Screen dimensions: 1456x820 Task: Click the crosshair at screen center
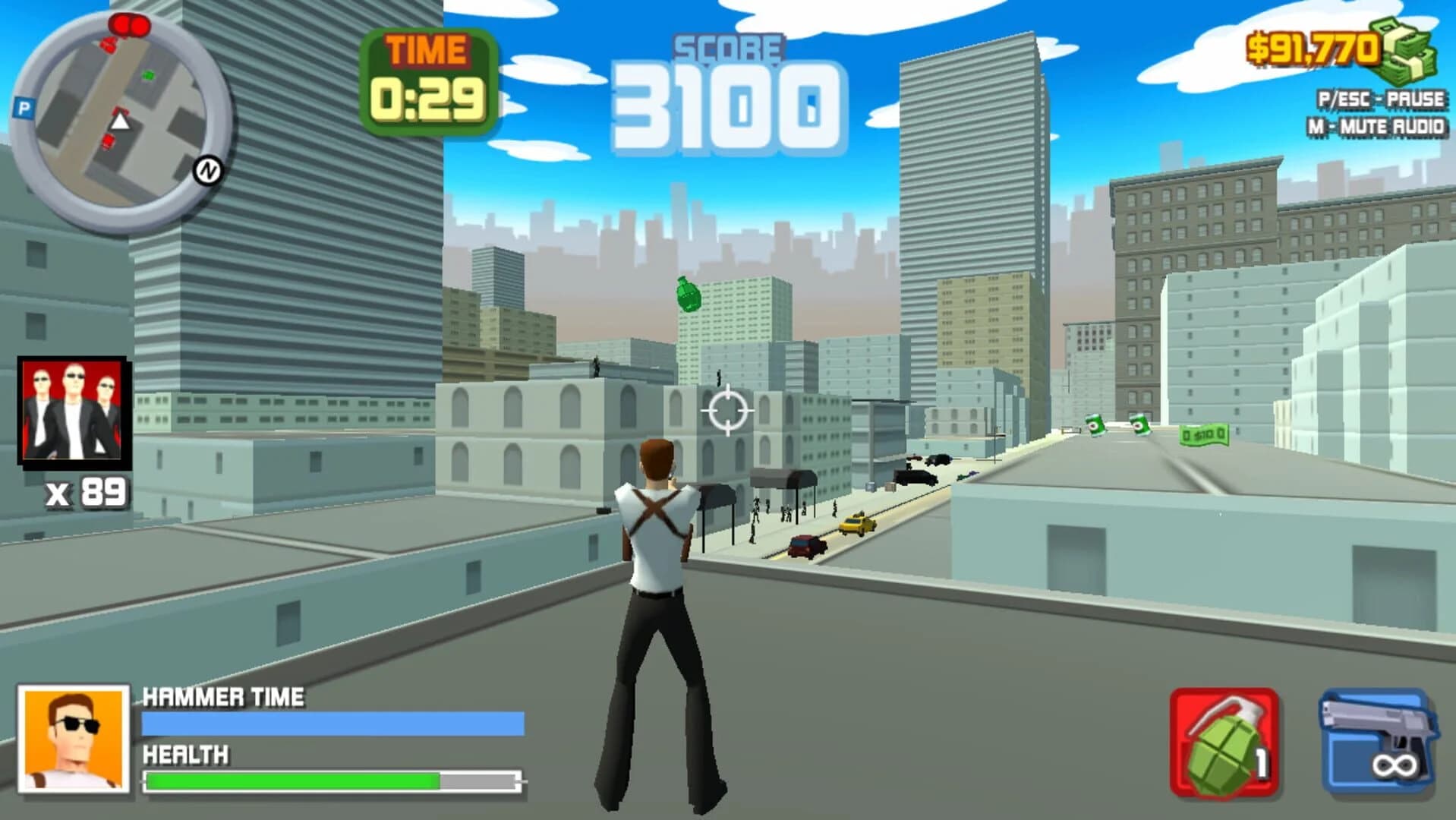tap(728, 409)
